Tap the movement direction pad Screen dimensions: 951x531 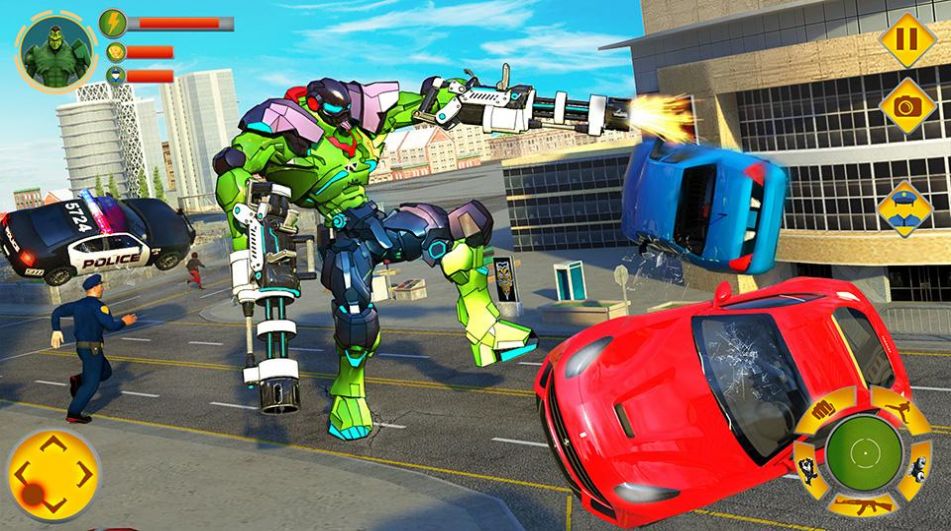[x=53, y=474]
